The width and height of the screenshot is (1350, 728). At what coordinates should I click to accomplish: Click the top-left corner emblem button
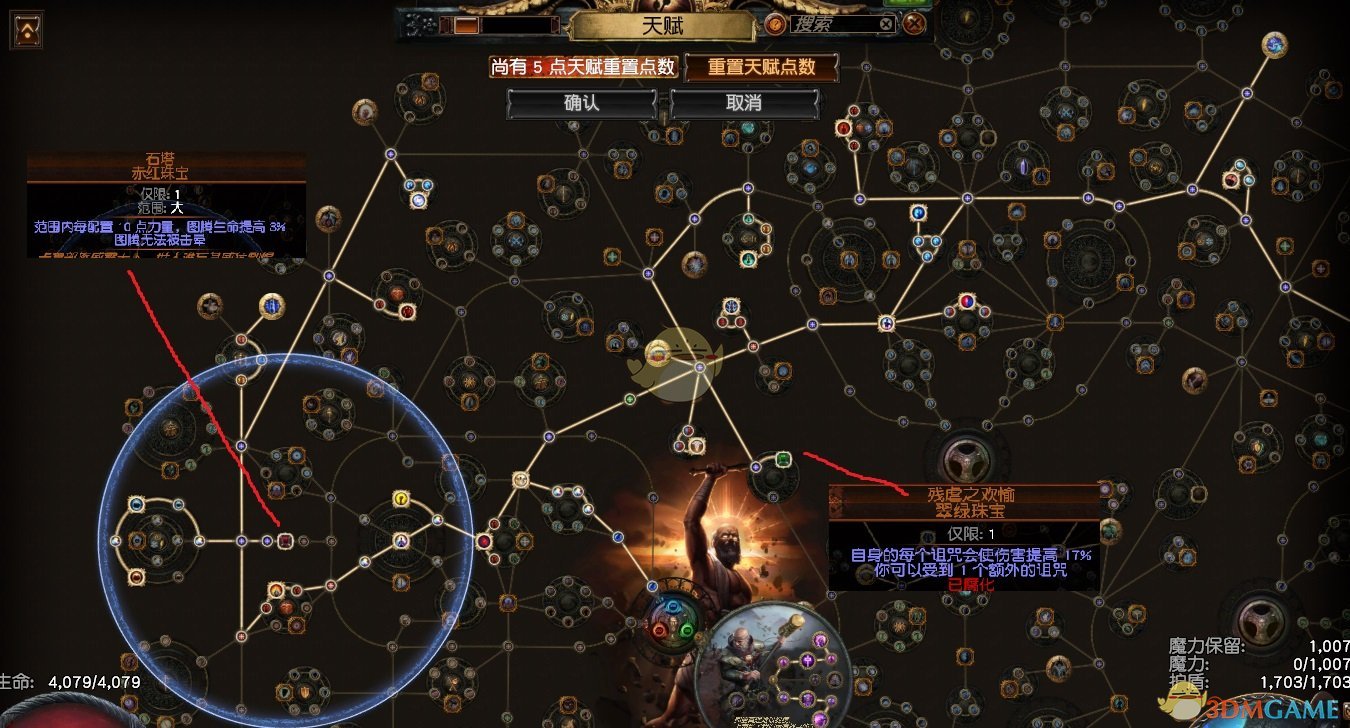coord(27,30)
